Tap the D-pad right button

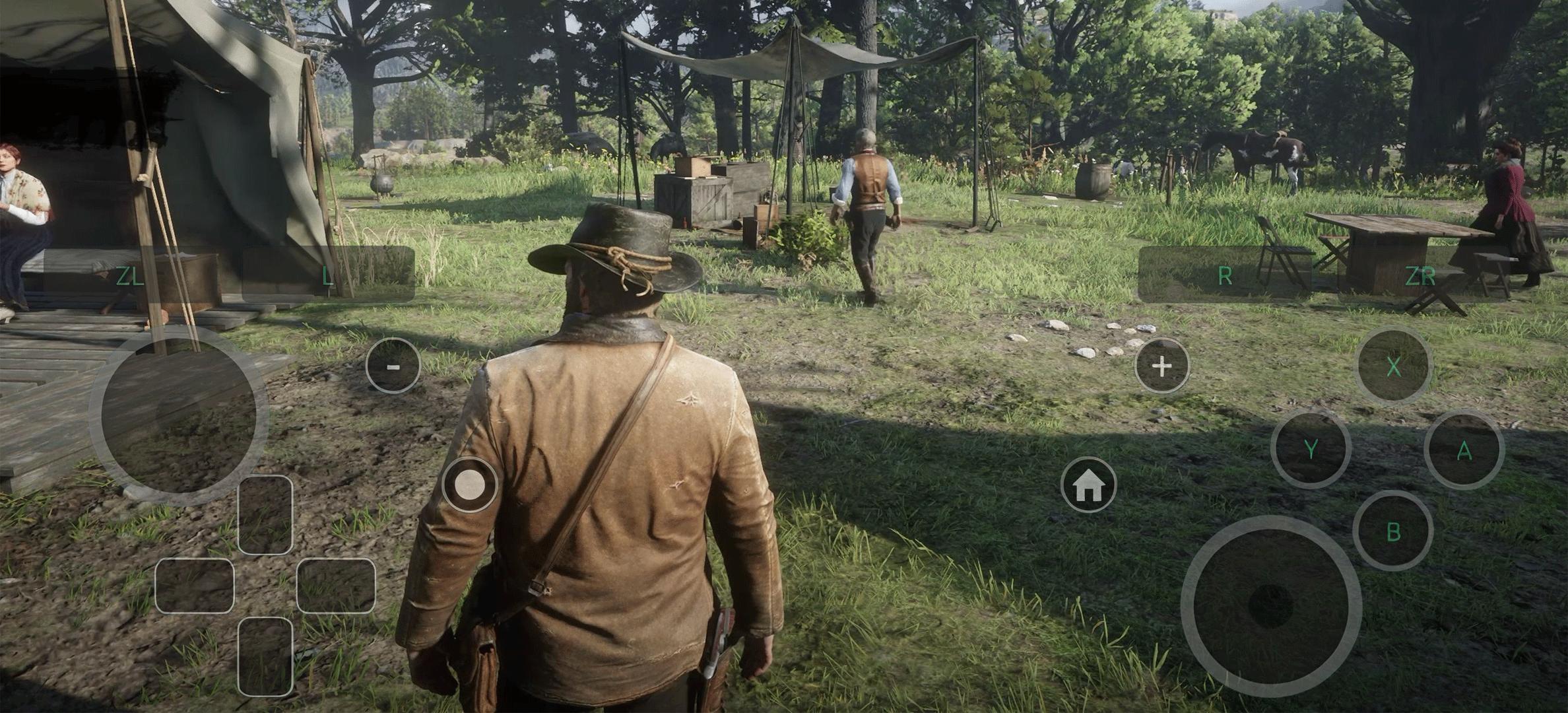[x=336, y=586]
